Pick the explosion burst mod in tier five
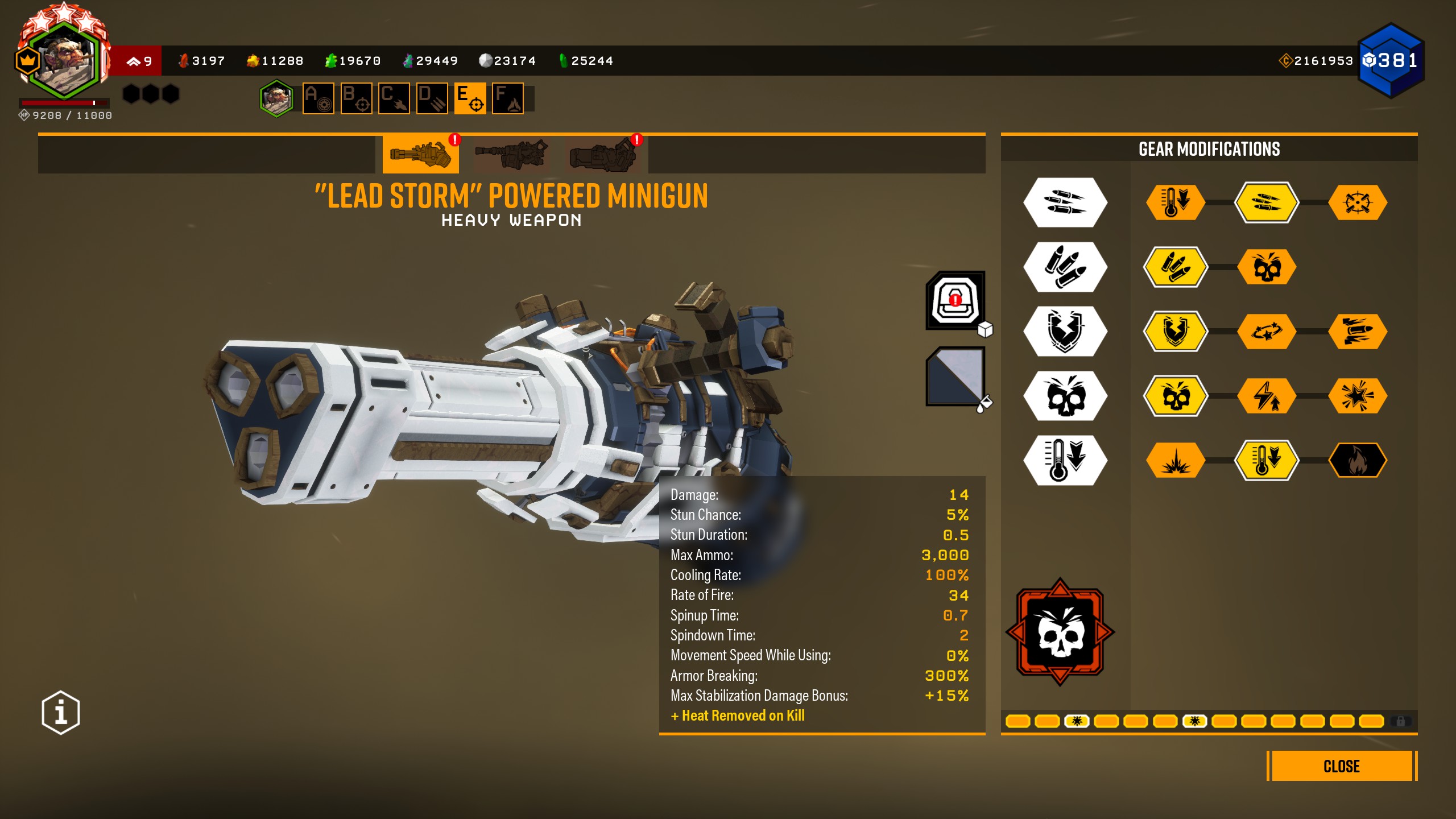 (1175, 460)
